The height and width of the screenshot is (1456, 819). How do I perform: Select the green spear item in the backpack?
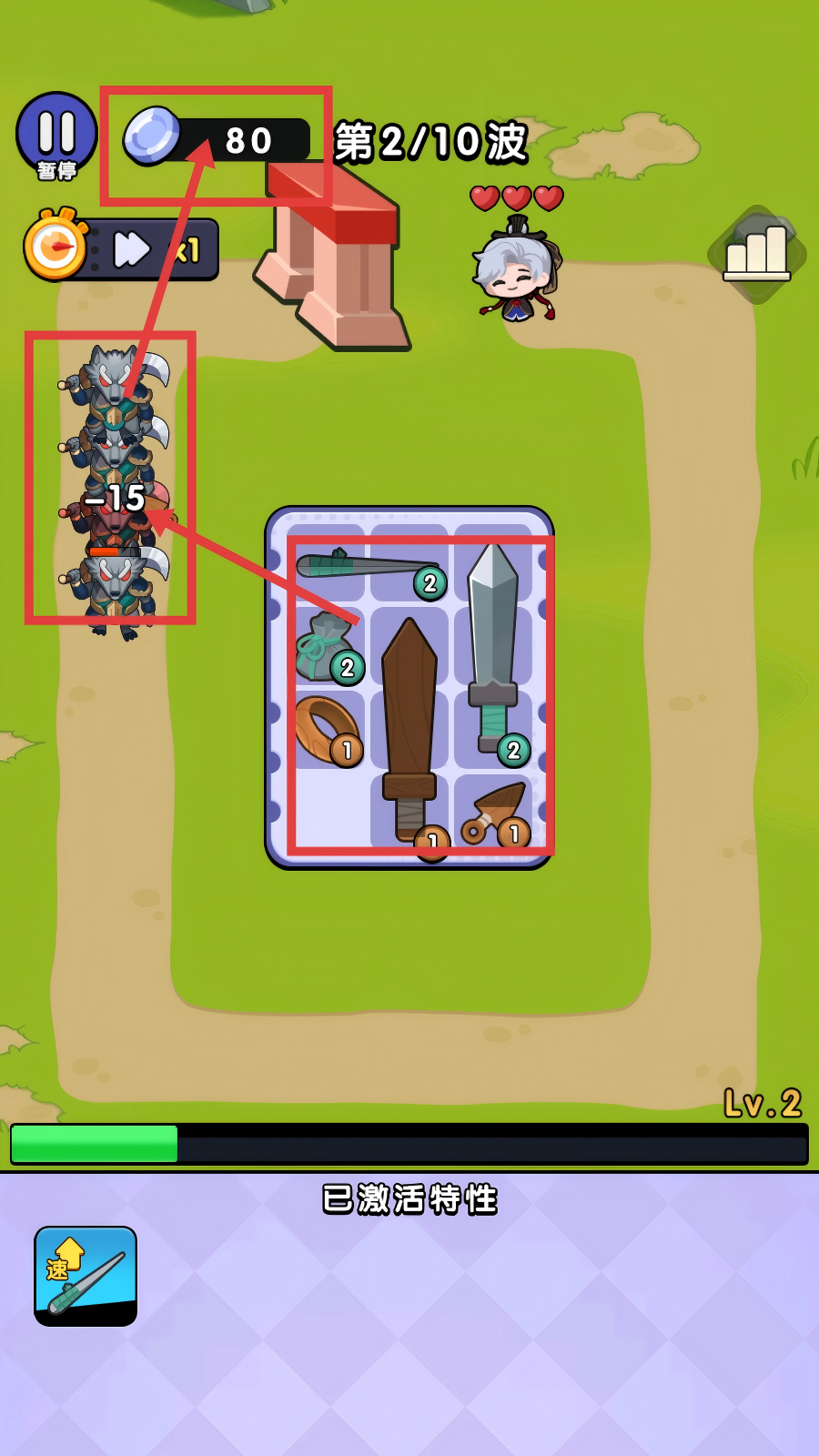[364, 565]
